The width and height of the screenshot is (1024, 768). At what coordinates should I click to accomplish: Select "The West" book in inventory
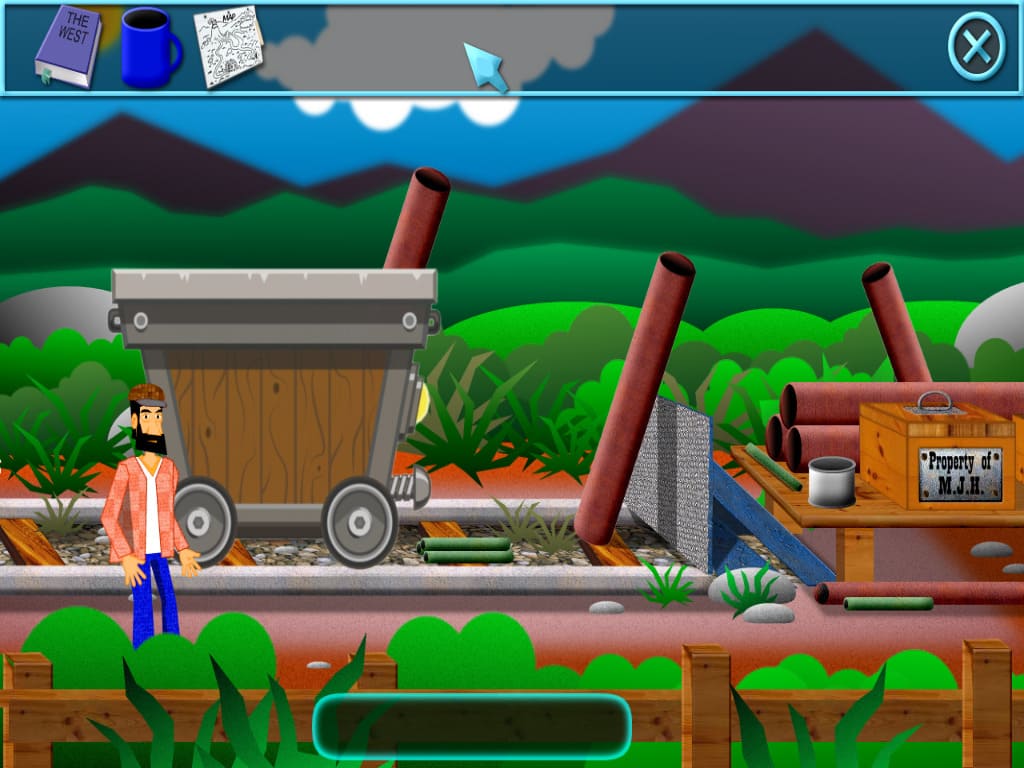(68, 45)
